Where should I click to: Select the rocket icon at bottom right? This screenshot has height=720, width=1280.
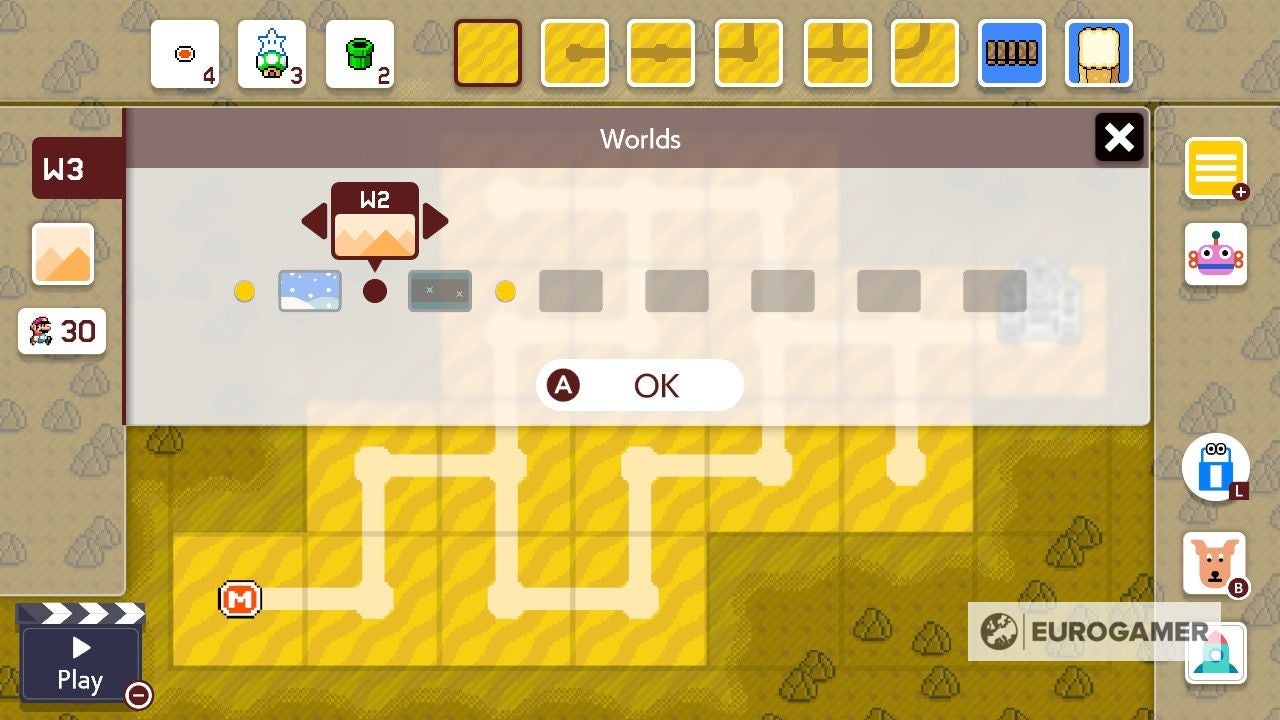coord(1216,652)
